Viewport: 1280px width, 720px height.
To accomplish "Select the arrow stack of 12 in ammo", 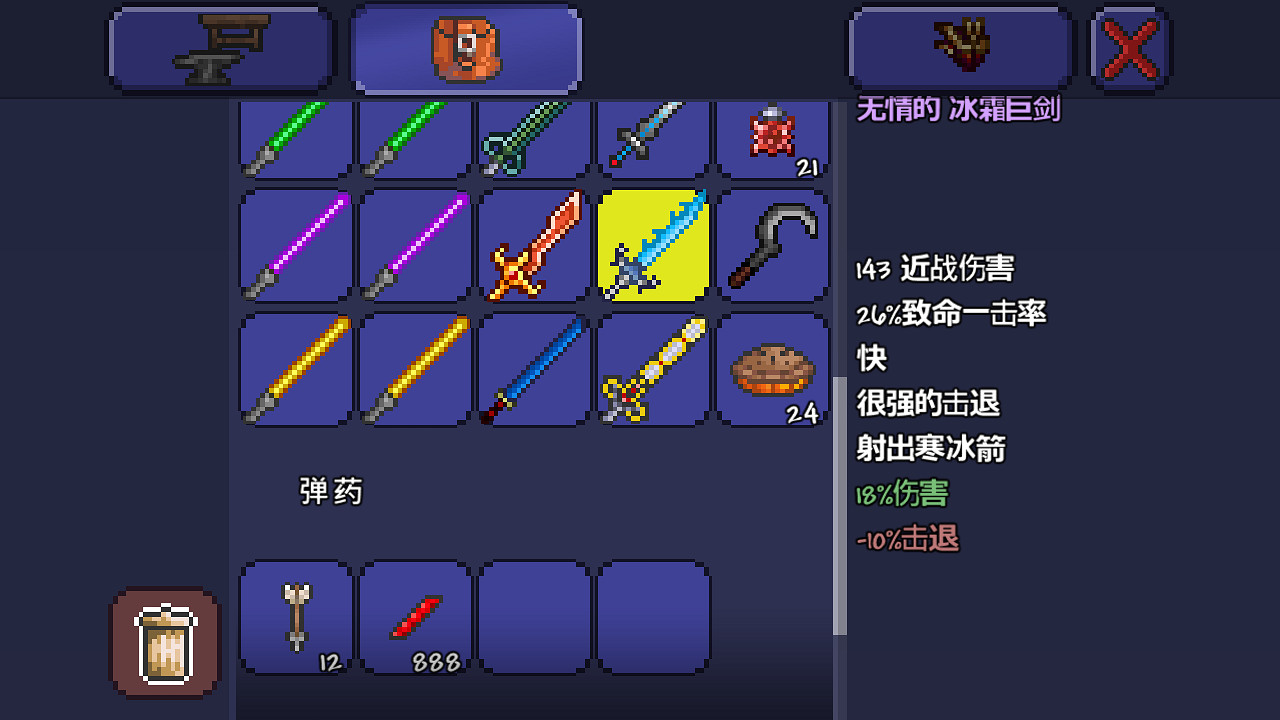I will click(x=295, y=617).
